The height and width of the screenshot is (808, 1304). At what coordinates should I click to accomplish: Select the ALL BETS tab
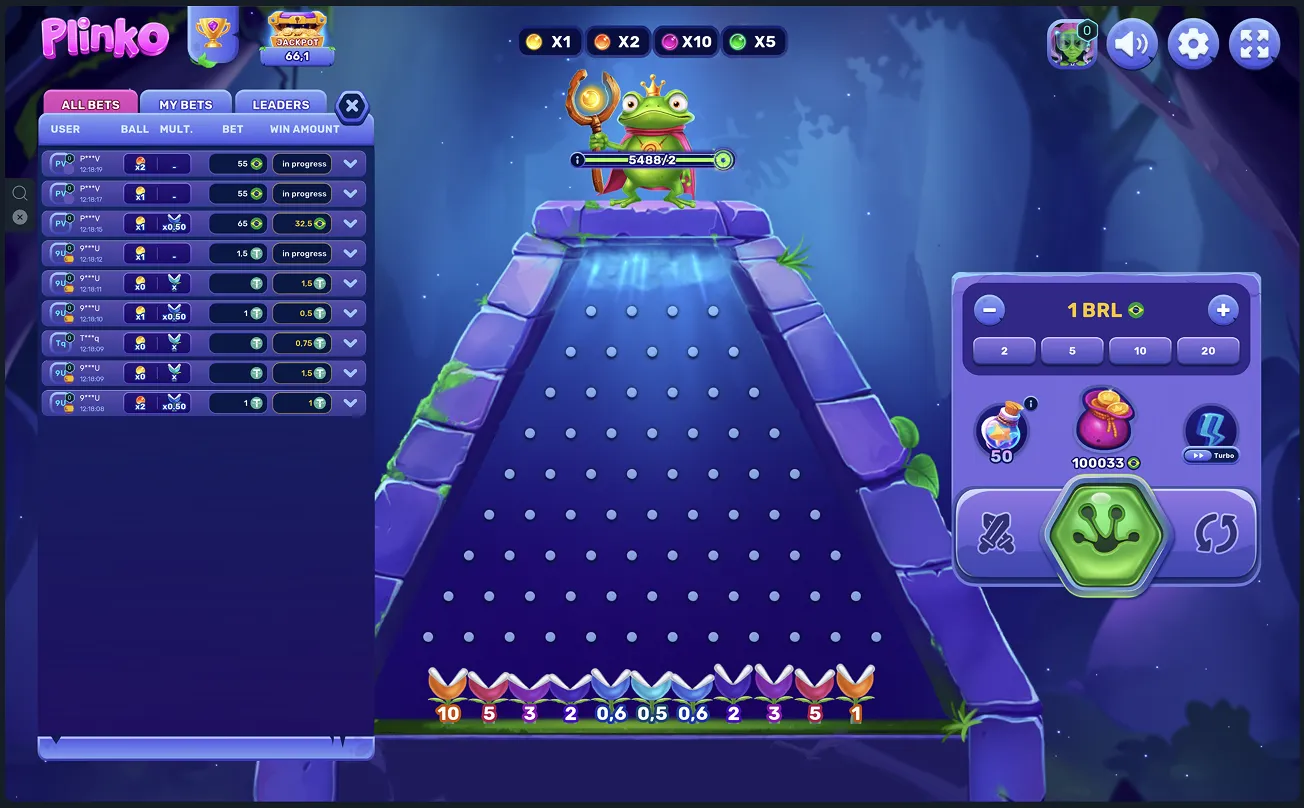tap(90, 104)
